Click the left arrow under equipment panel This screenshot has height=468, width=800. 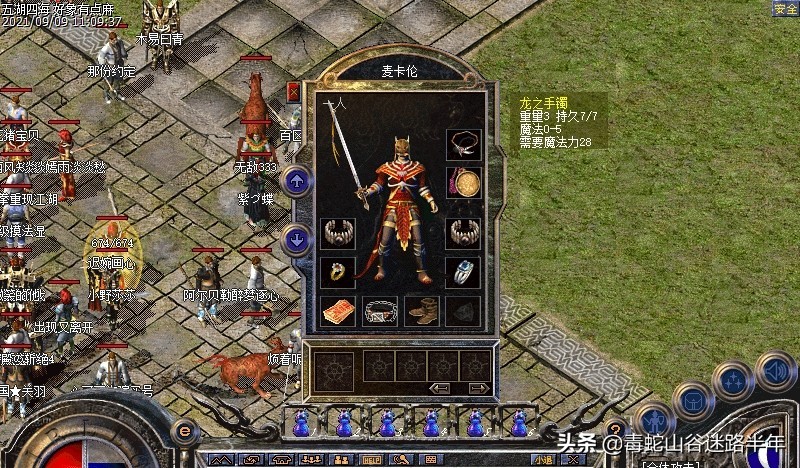click(x=438, y=388)
